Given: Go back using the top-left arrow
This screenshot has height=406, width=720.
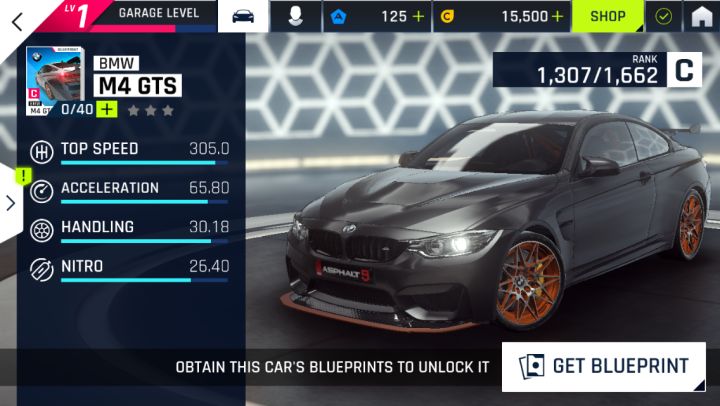Looking at the screenshot, I should [16, 17].
